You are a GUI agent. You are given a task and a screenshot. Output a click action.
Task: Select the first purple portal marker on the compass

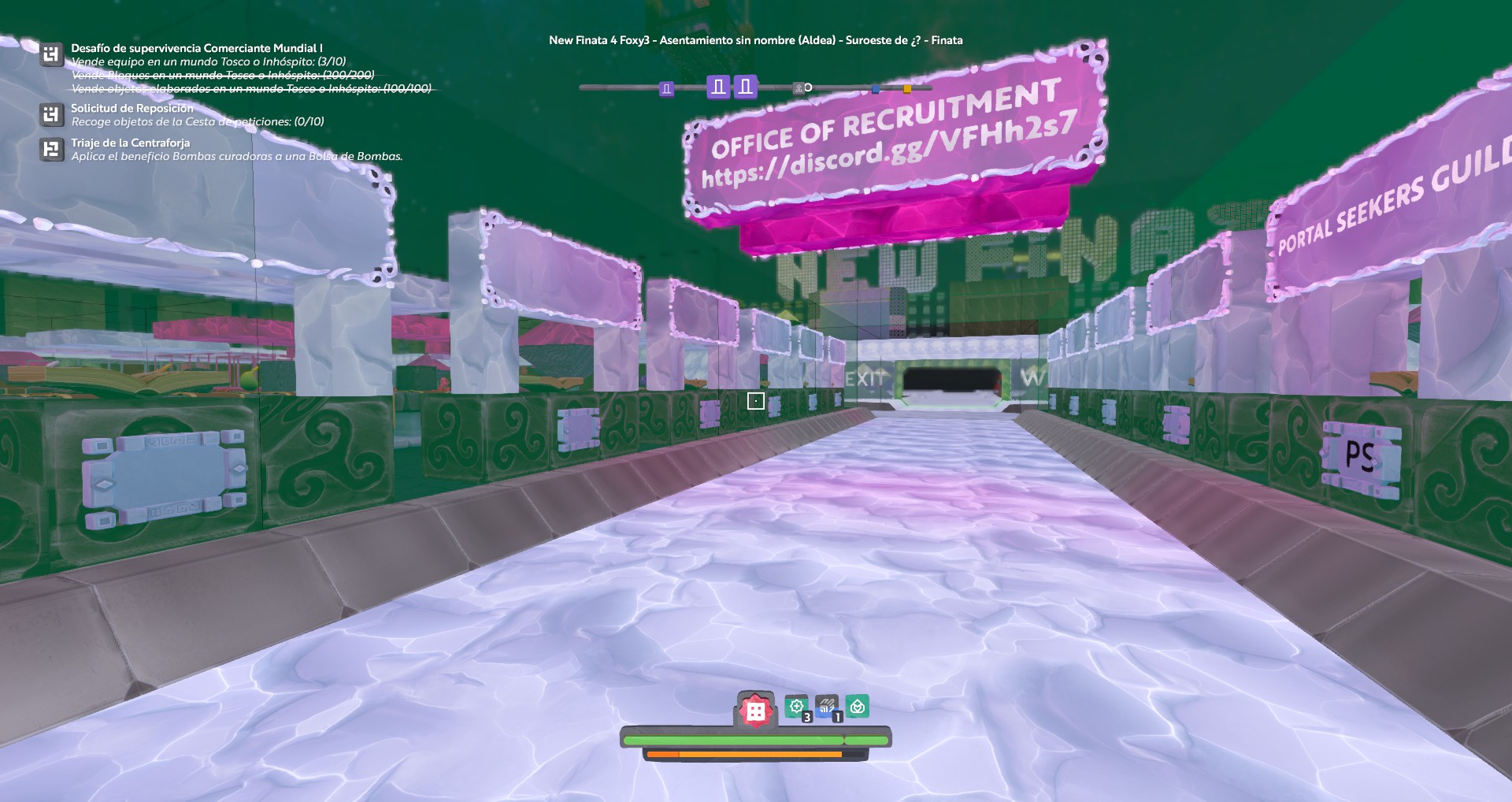click(x=668, y=88)
